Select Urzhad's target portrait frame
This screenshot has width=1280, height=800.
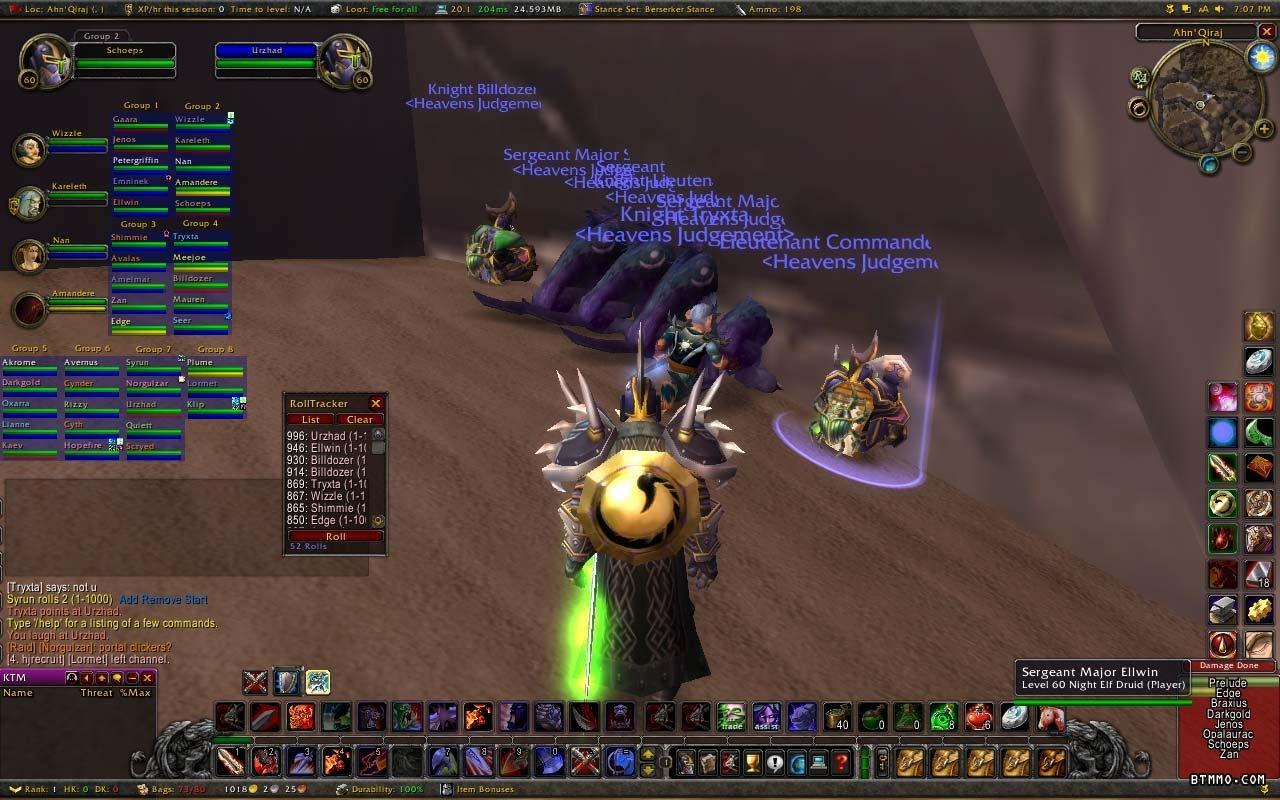tap(345, 62)
